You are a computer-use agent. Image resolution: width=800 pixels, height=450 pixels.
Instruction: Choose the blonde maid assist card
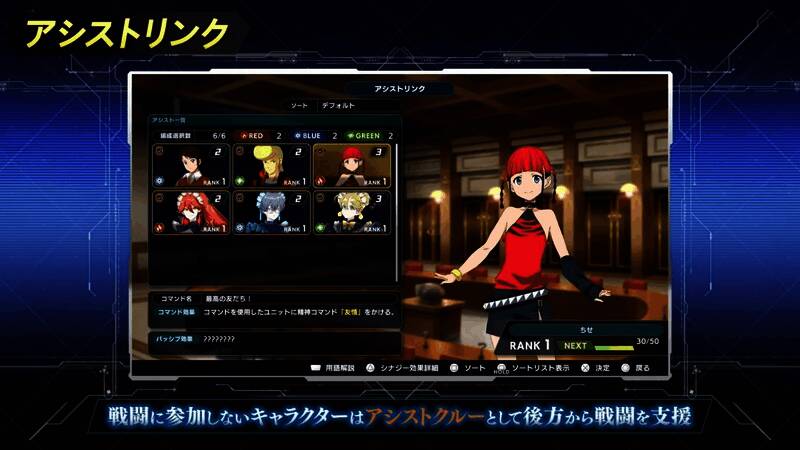(x=351, y=213)
